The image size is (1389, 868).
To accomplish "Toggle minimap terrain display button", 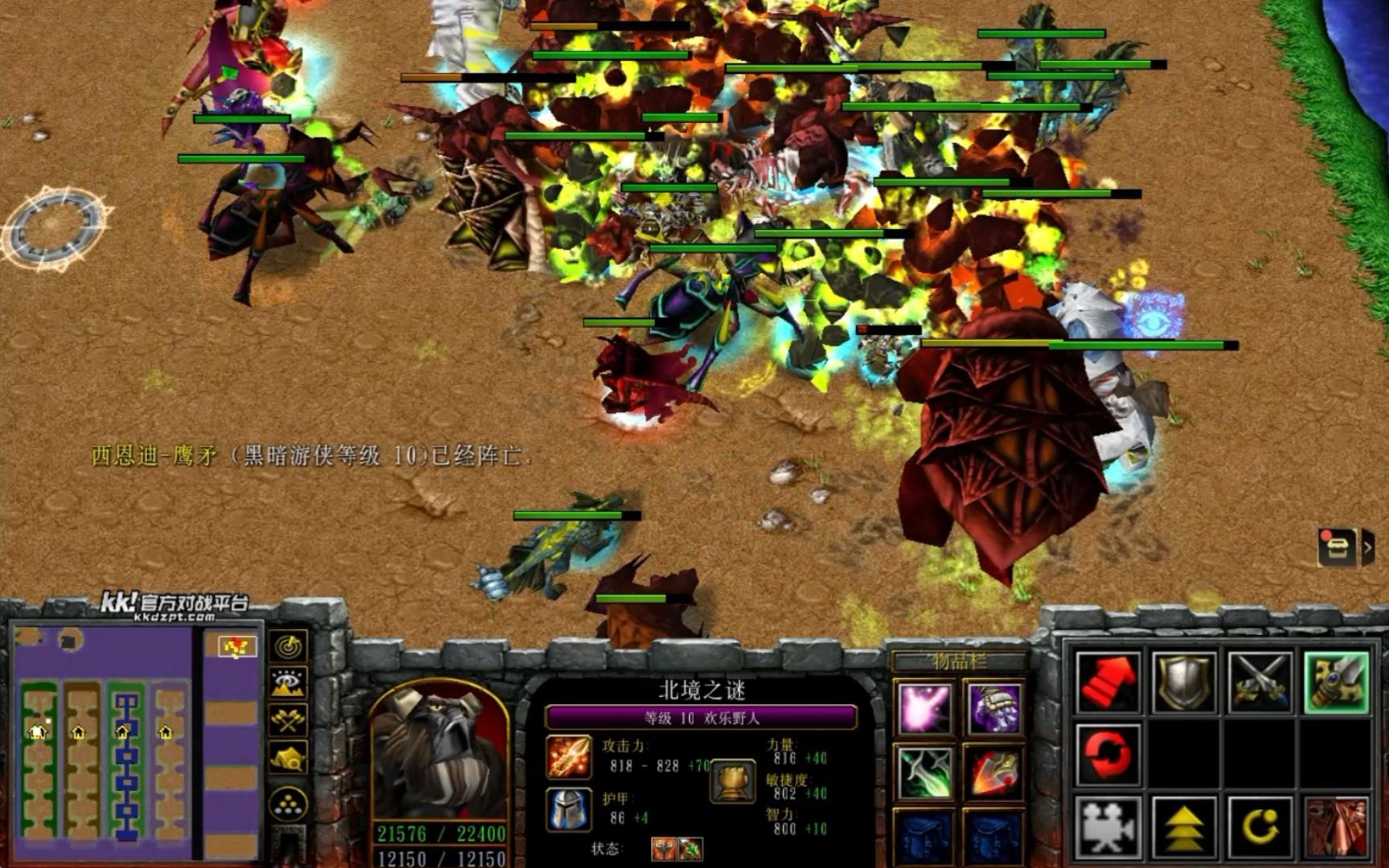I will point(289,682).
